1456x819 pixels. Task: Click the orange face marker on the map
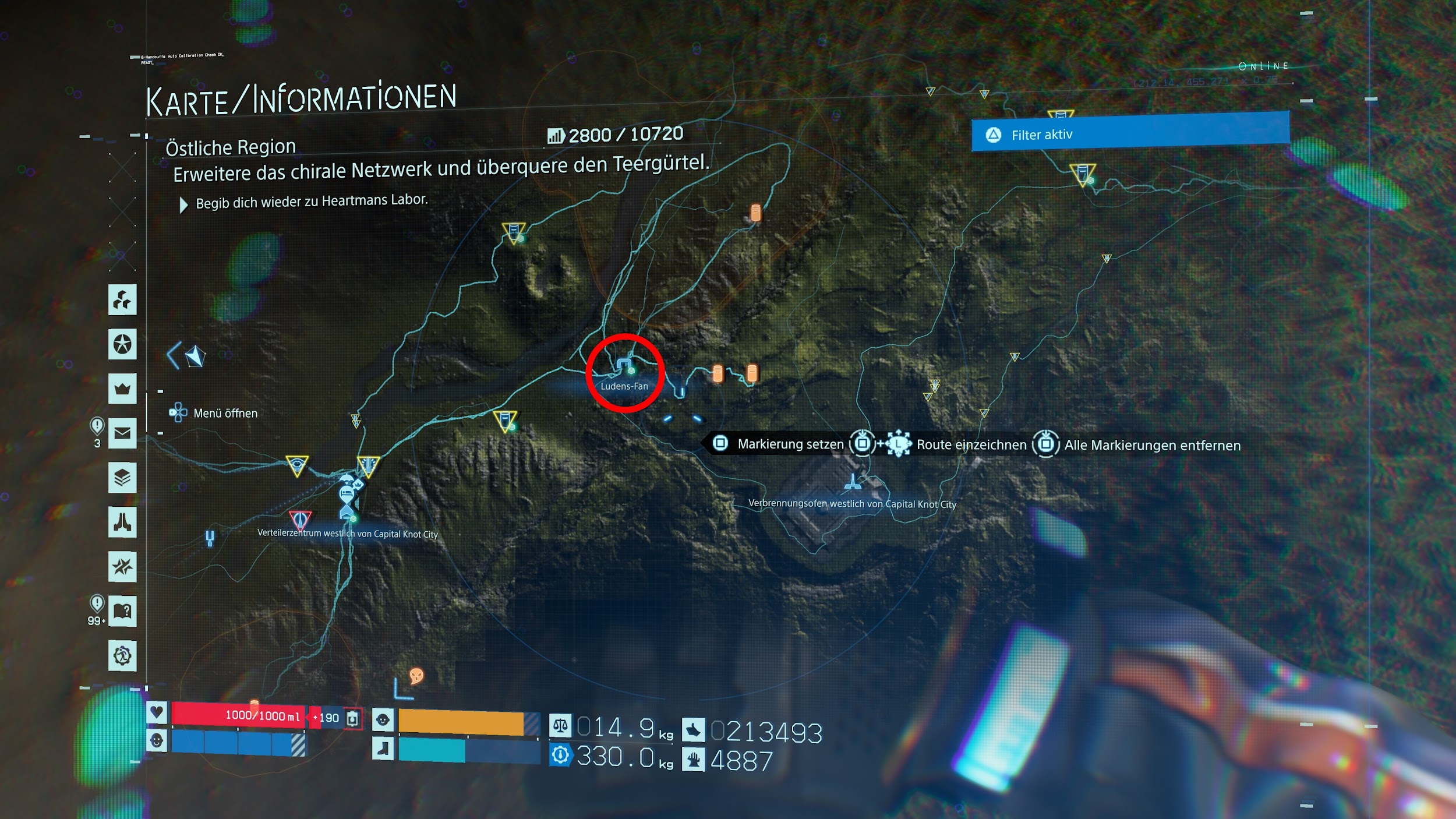[x=416, y=676]
